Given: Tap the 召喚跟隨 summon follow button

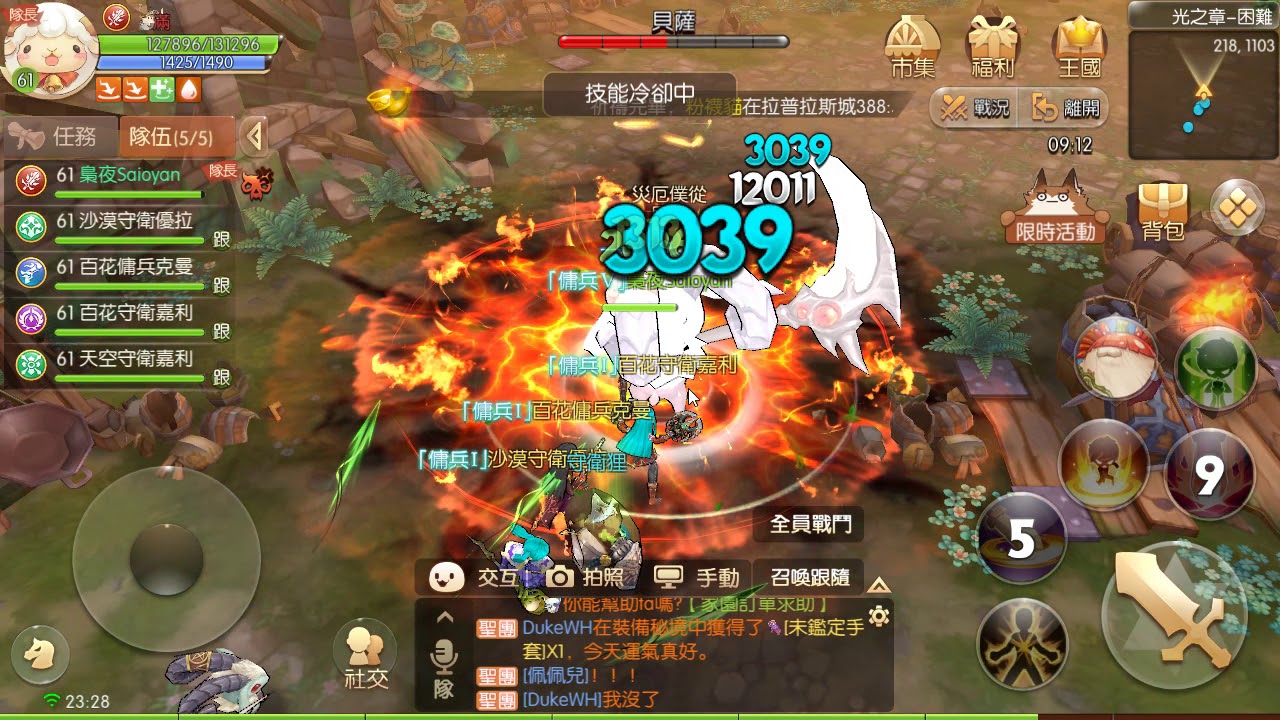Looking at the screenshot, I should [810, 577].
